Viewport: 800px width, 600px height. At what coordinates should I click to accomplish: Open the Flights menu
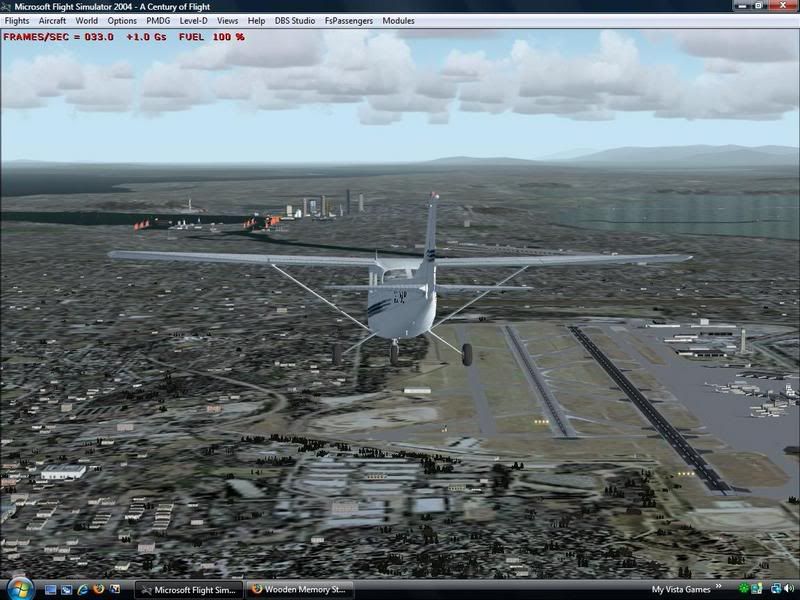point(17,20)
